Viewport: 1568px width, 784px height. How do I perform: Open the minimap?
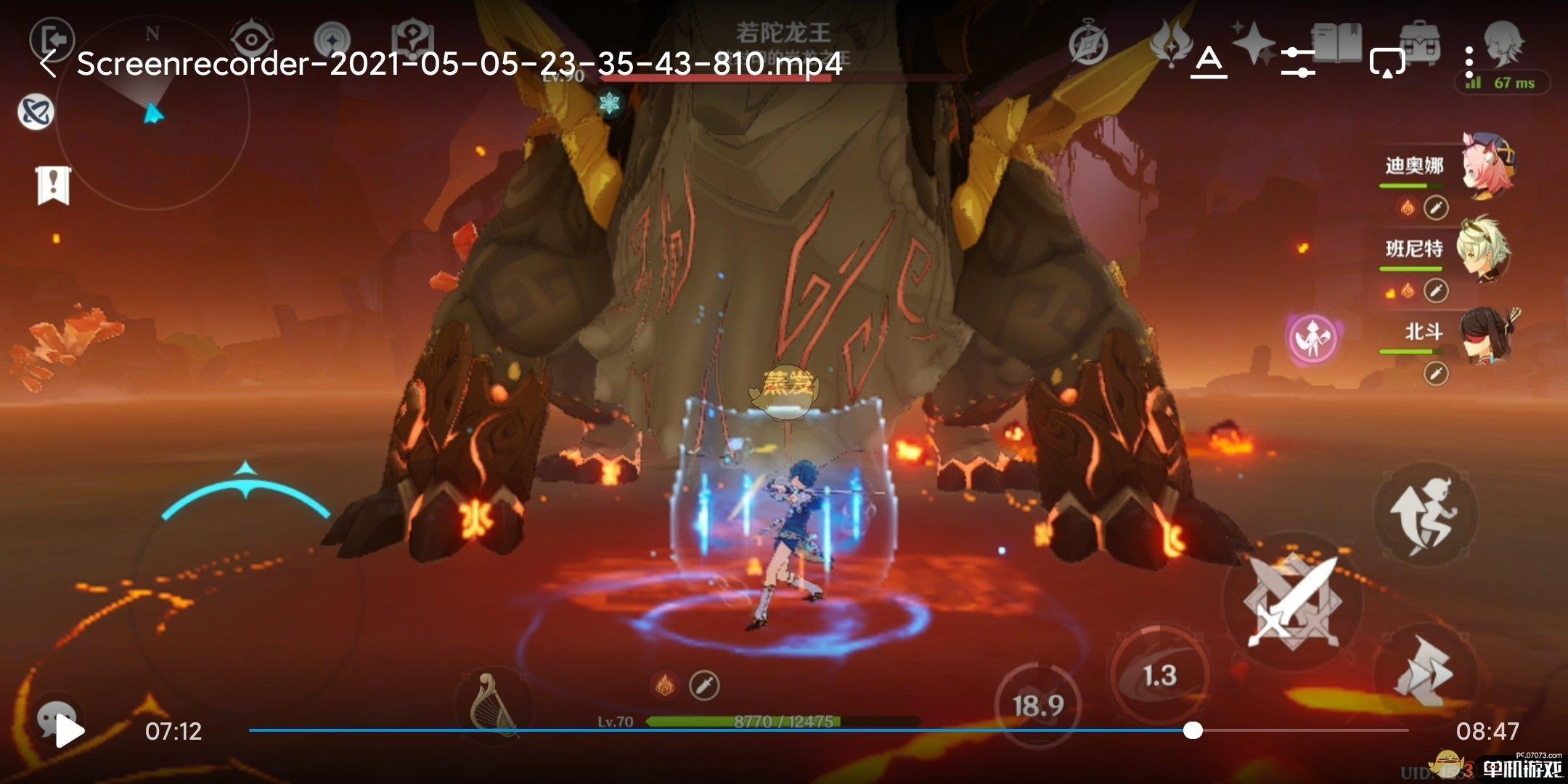point(152,113)
